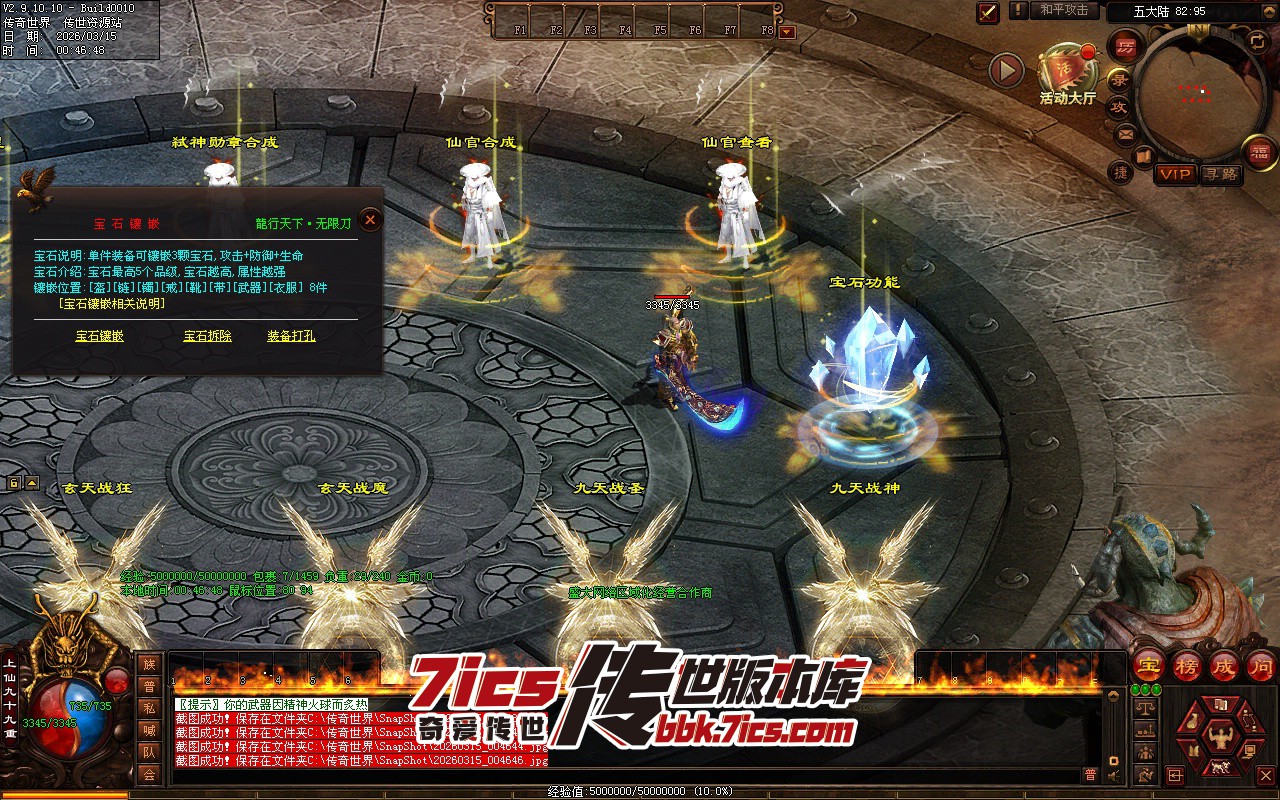Open the mail envelope icon
The width and height of the screenshot is (1280, 800).
(x=1126, y=134)
